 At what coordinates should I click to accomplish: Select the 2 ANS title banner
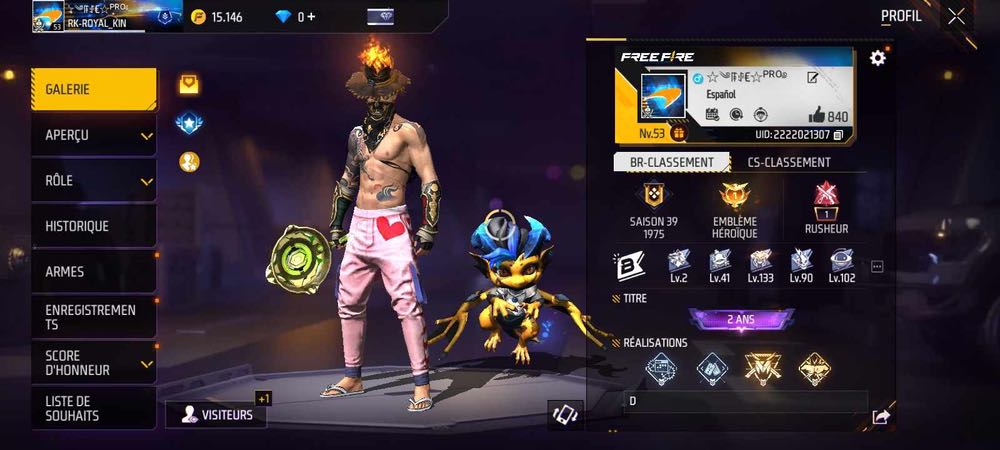(741, 319)
